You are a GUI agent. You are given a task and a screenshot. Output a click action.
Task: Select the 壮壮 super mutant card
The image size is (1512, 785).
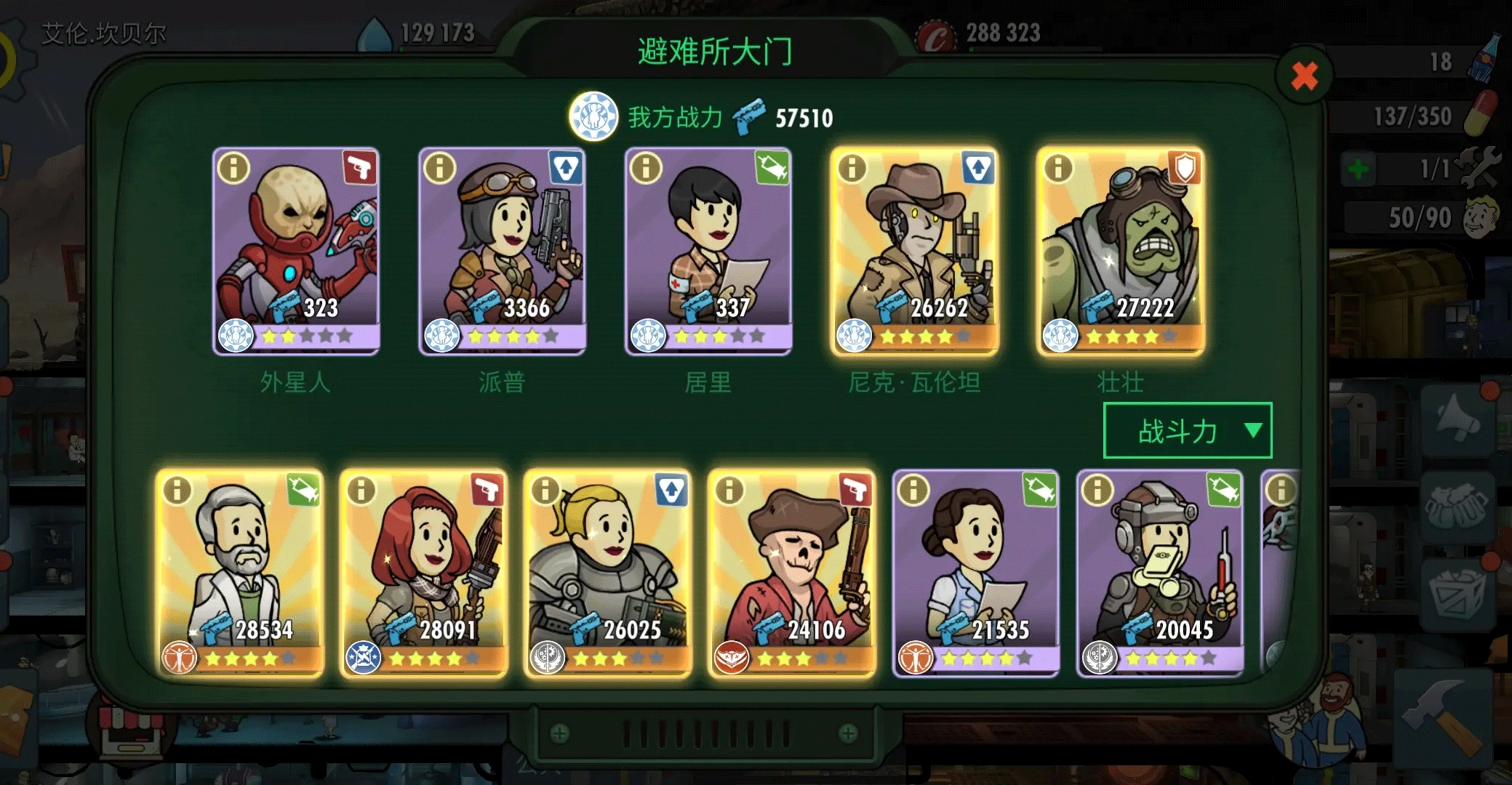(1120, 251)
